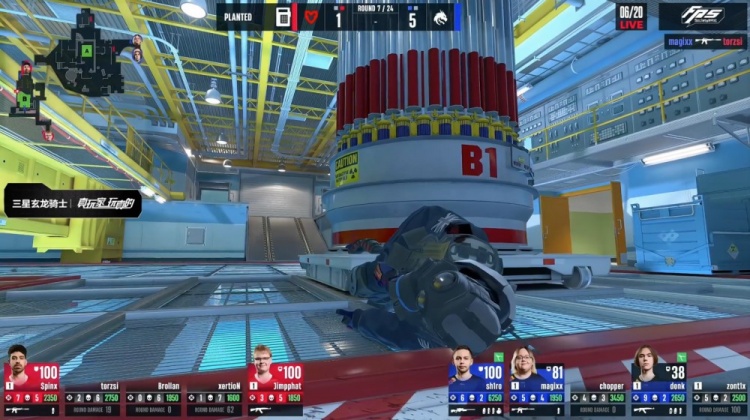Choose chopper's player panel
Screen dimensions: 750x420
597,392
